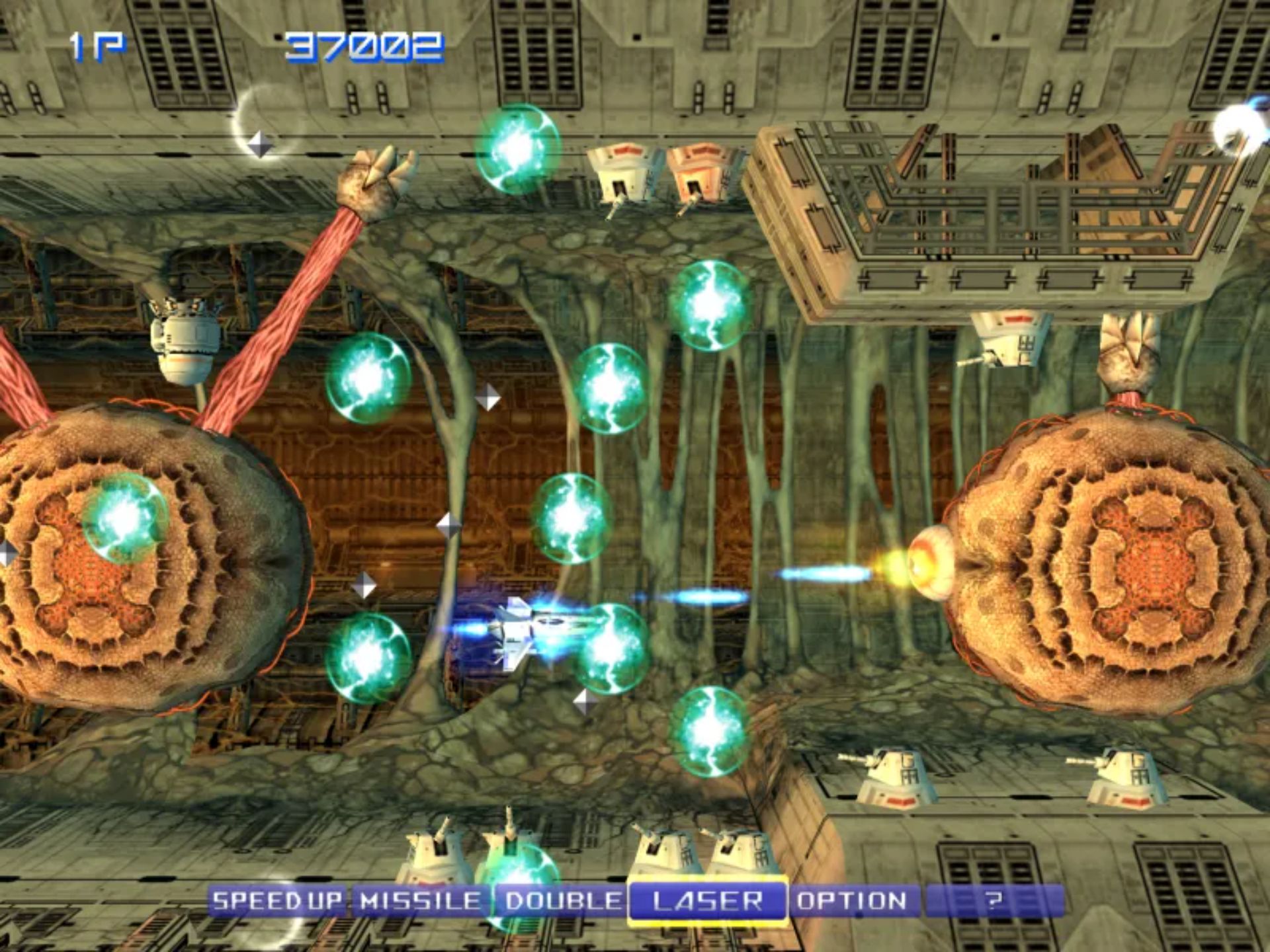Image resolution: width=1270 pixels, height=952 pixels.
Task: Select the OPTION power-up slot
Action: (852, 900)
